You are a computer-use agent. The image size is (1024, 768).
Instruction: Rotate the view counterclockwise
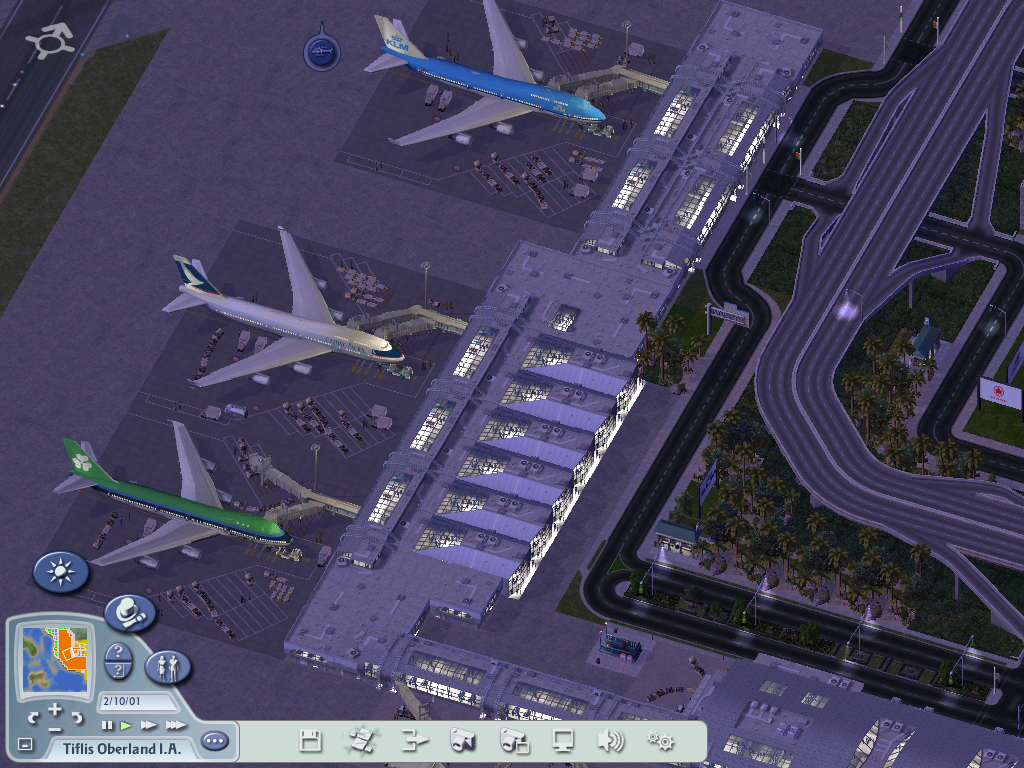coord(33,717)
